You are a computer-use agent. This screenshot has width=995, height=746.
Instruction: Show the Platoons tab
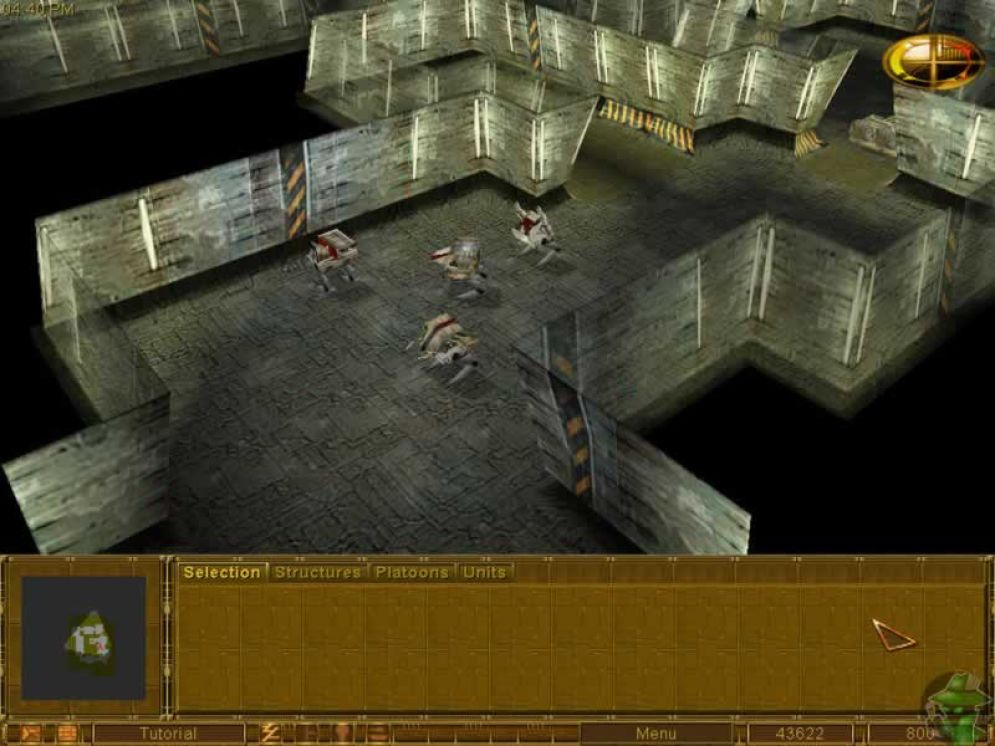[x=412, y=572]
